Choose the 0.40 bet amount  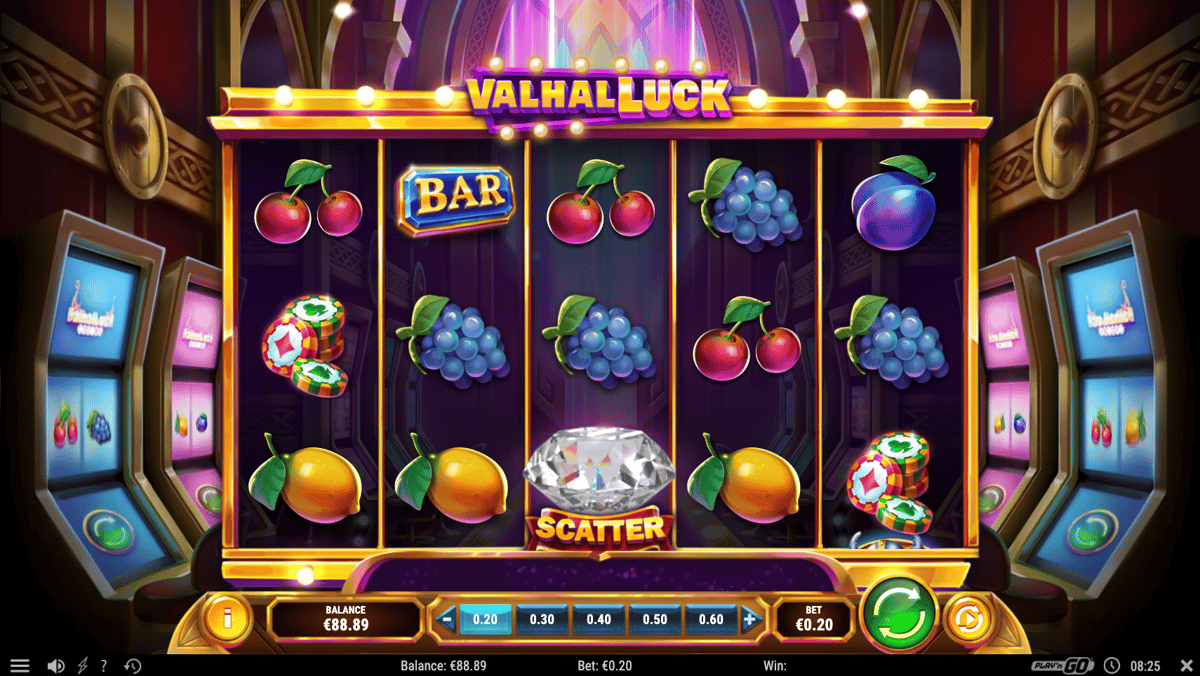pos(599,620)
